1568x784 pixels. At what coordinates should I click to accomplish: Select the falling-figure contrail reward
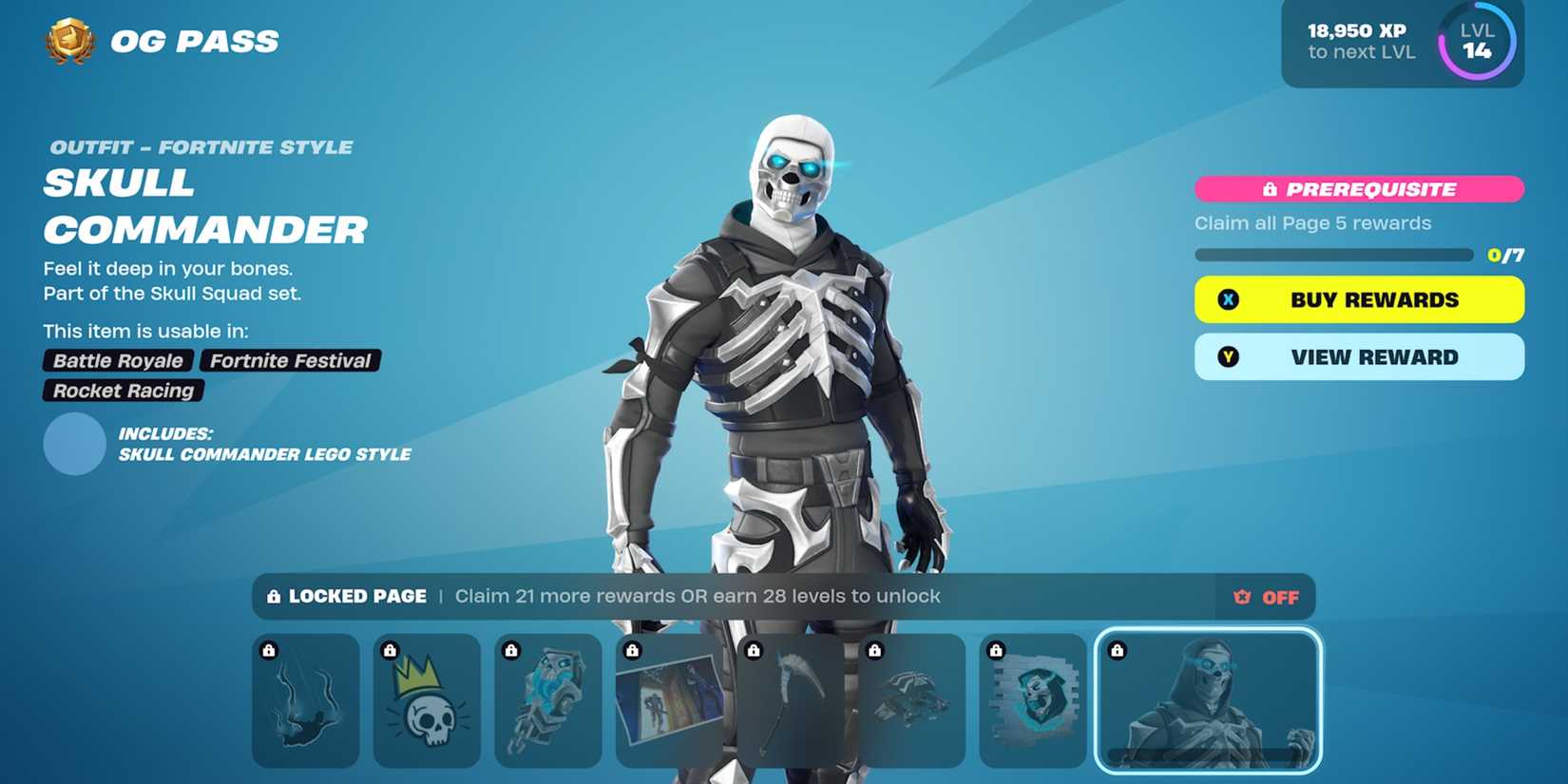[x=305, y=705]
